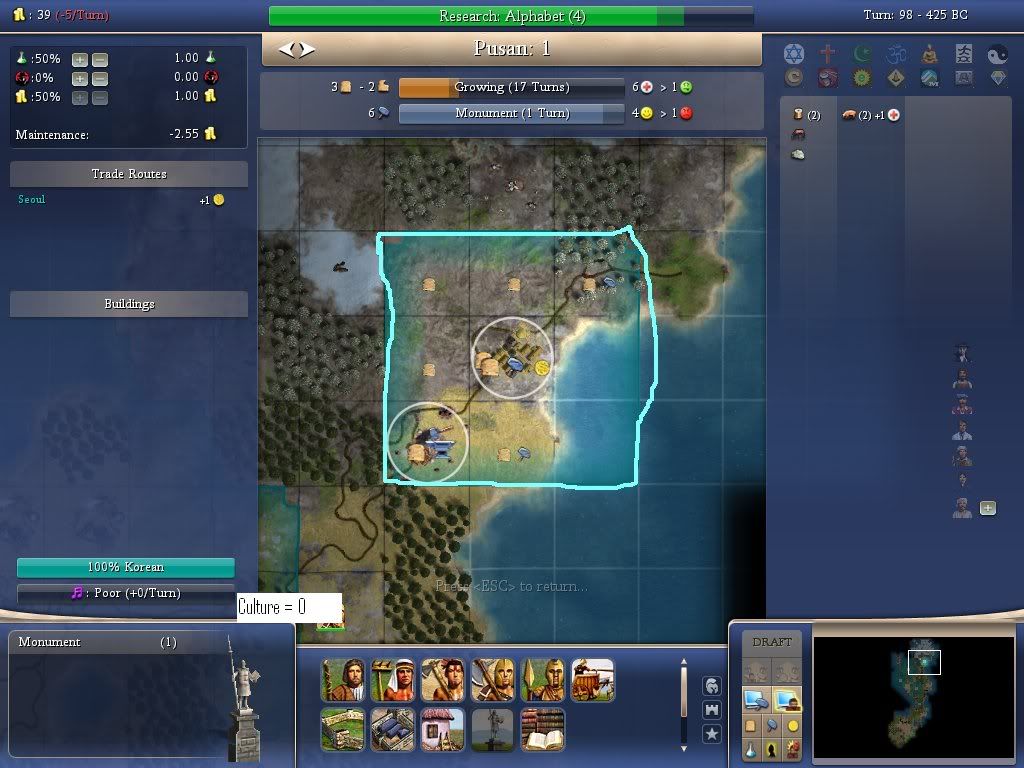Go to the previous city using left arrow
1024x768 pixels.
click(x=286, y=49)
